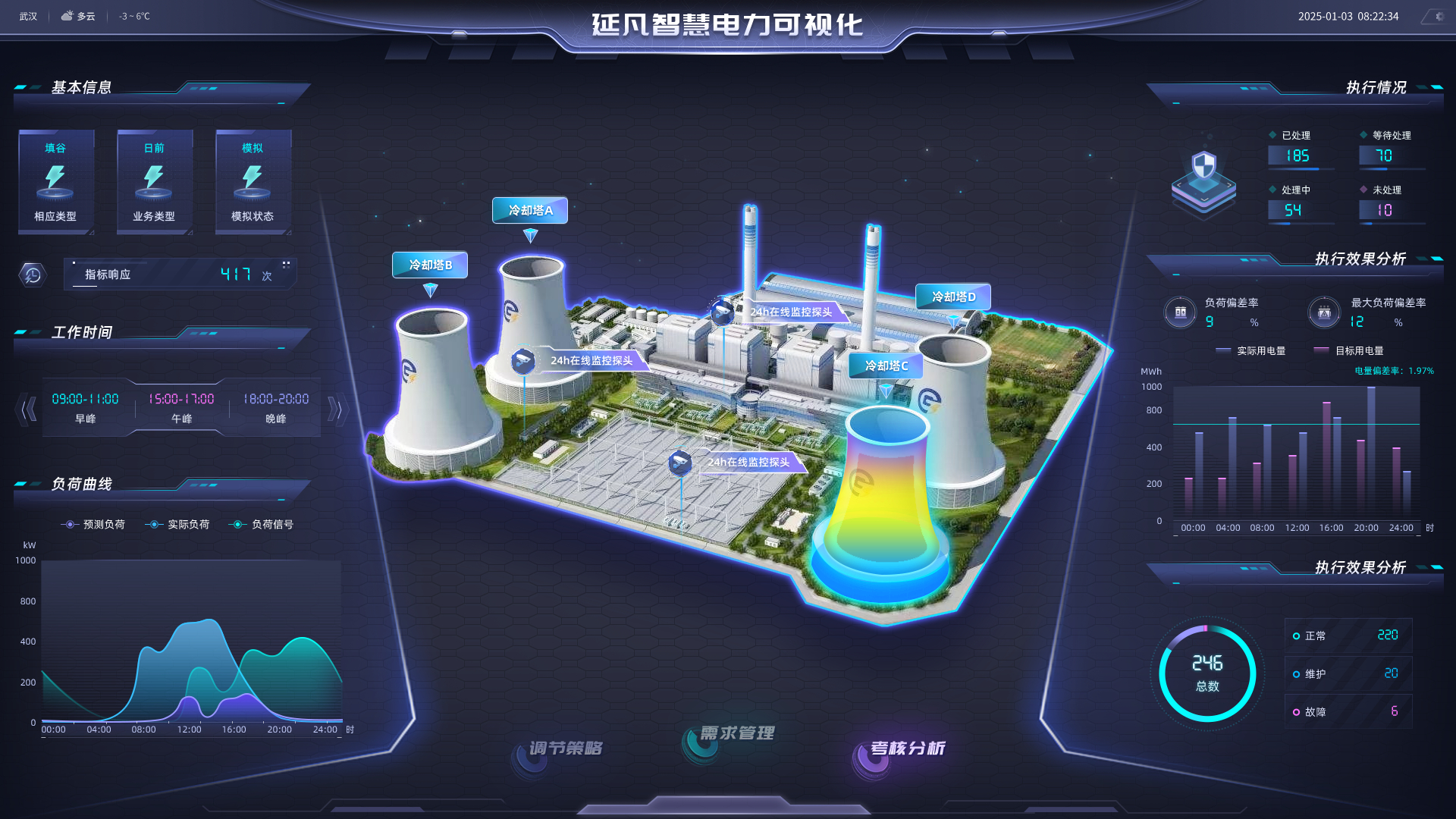
Task: Toggle the 实际负荷 legend item
Action: (177, 524)
